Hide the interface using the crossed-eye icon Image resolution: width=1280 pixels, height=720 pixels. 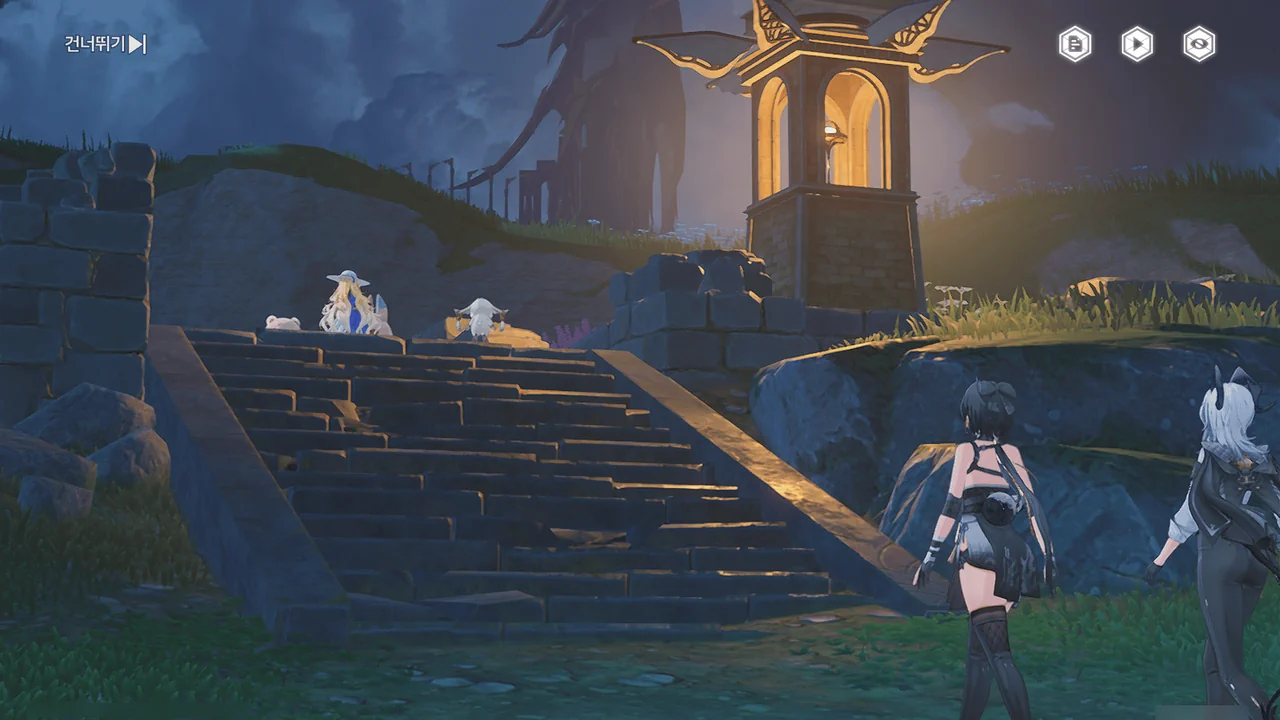pos(1199,44)
